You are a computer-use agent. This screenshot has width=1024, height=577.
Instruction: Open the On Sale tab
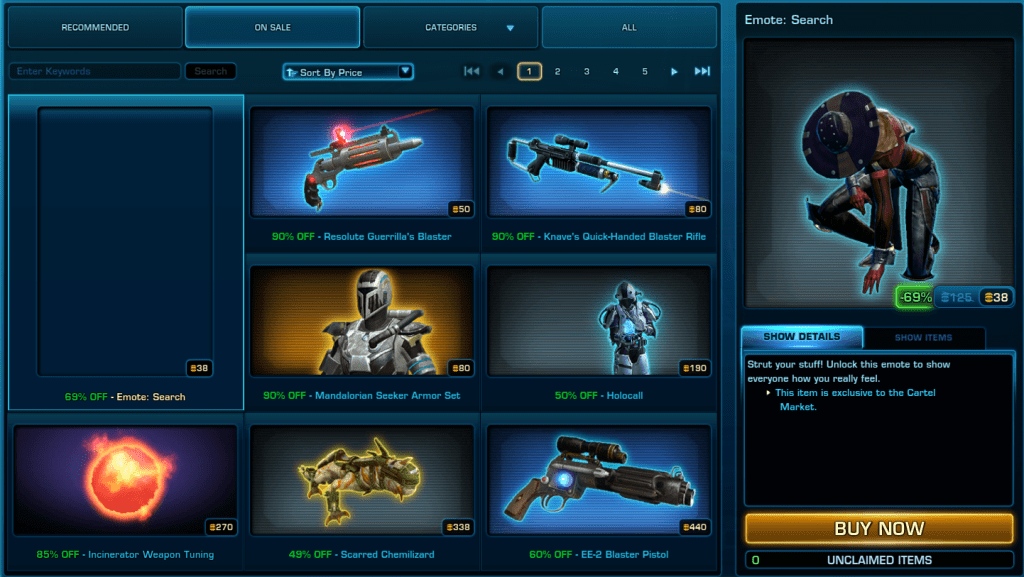coord(272,27)
